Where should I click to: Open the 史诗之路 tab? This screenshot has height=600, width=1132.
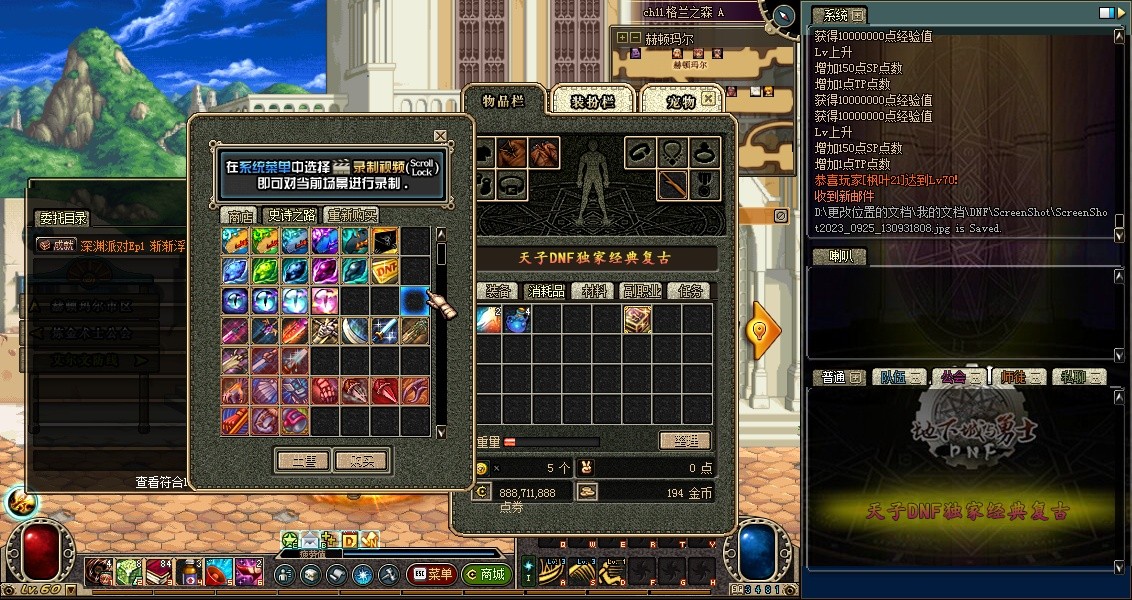coord(291,215)
